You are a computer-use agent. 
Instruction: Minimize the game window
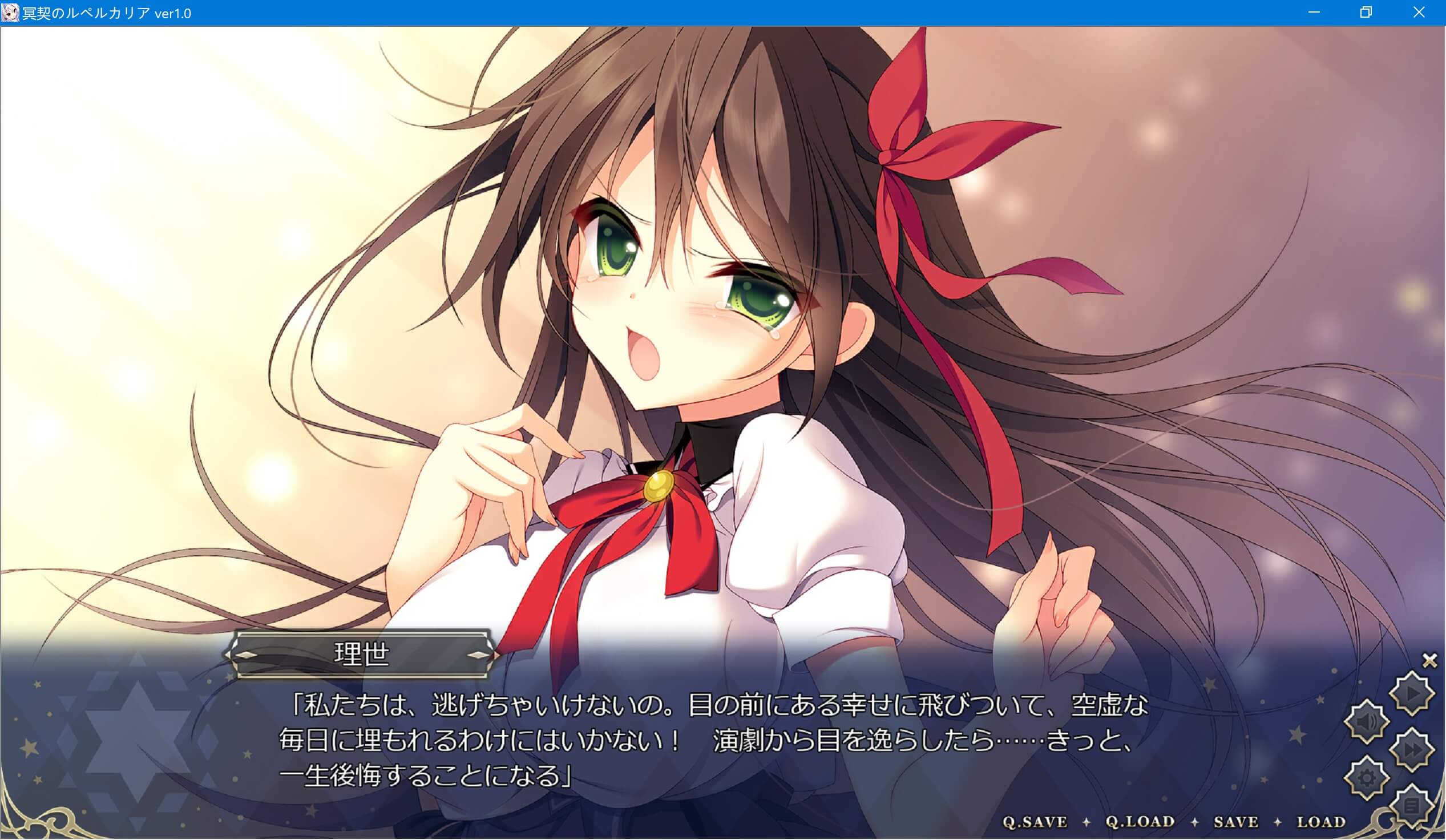click(1315, 11)
